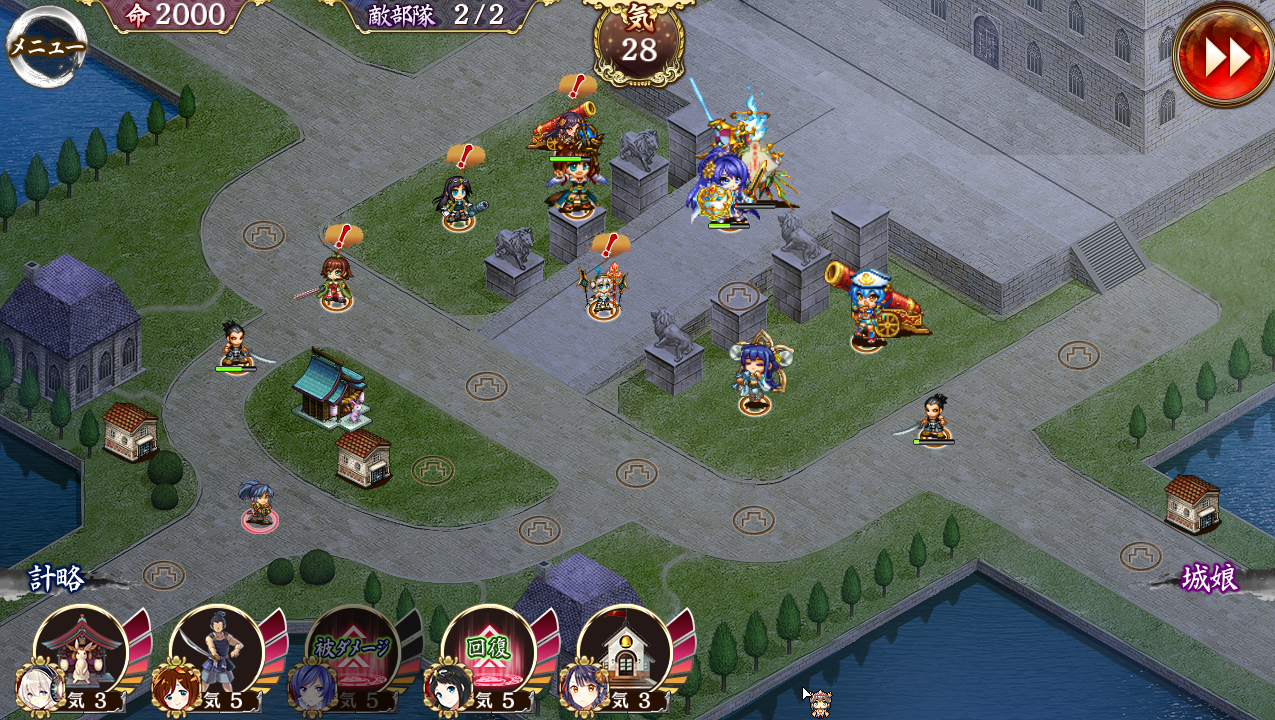Activate the 回復 recovery stratagem
Image resolution: width=1275 pixels, height=720 pixels.
click(488, 652)
